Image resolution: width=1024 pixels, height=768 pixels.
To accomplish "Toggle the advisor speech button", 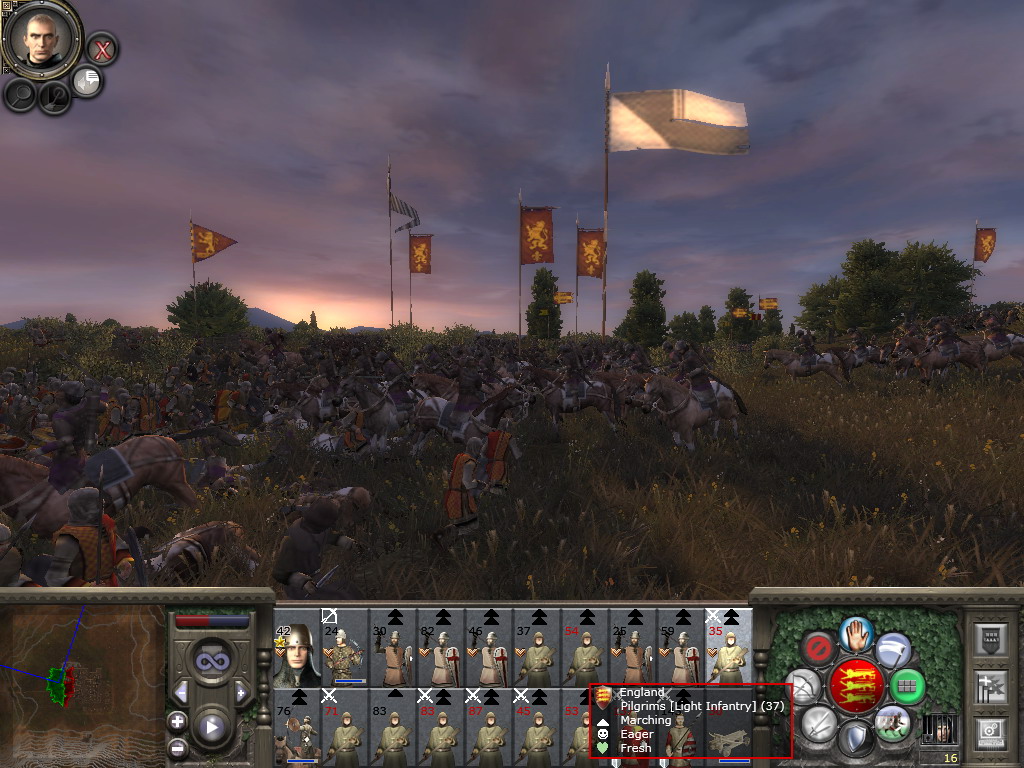I will point(87,81).
